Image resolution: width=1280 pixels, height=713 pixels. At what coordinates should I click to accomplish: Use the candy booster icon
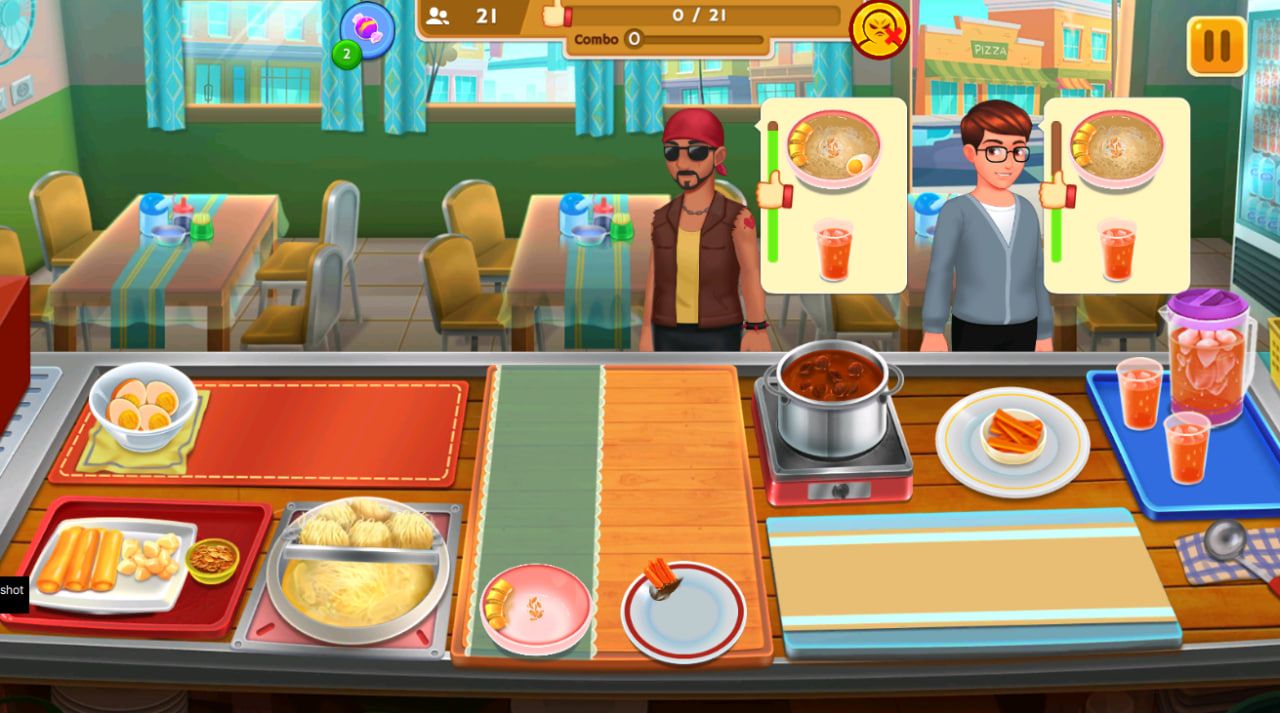[367, 30]
